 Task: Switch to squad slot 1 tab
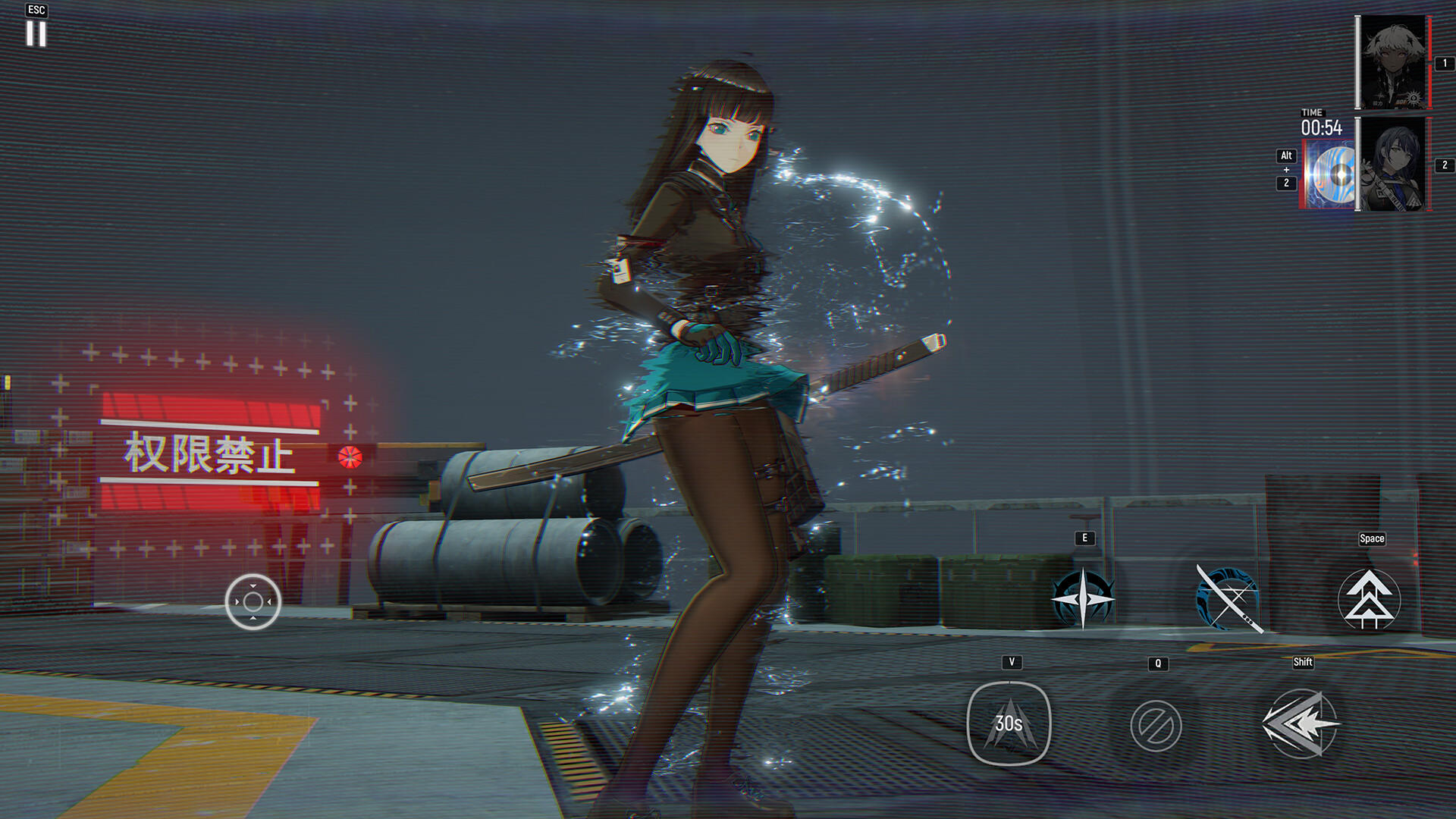pyautogui.click(x=1445, y=64)
